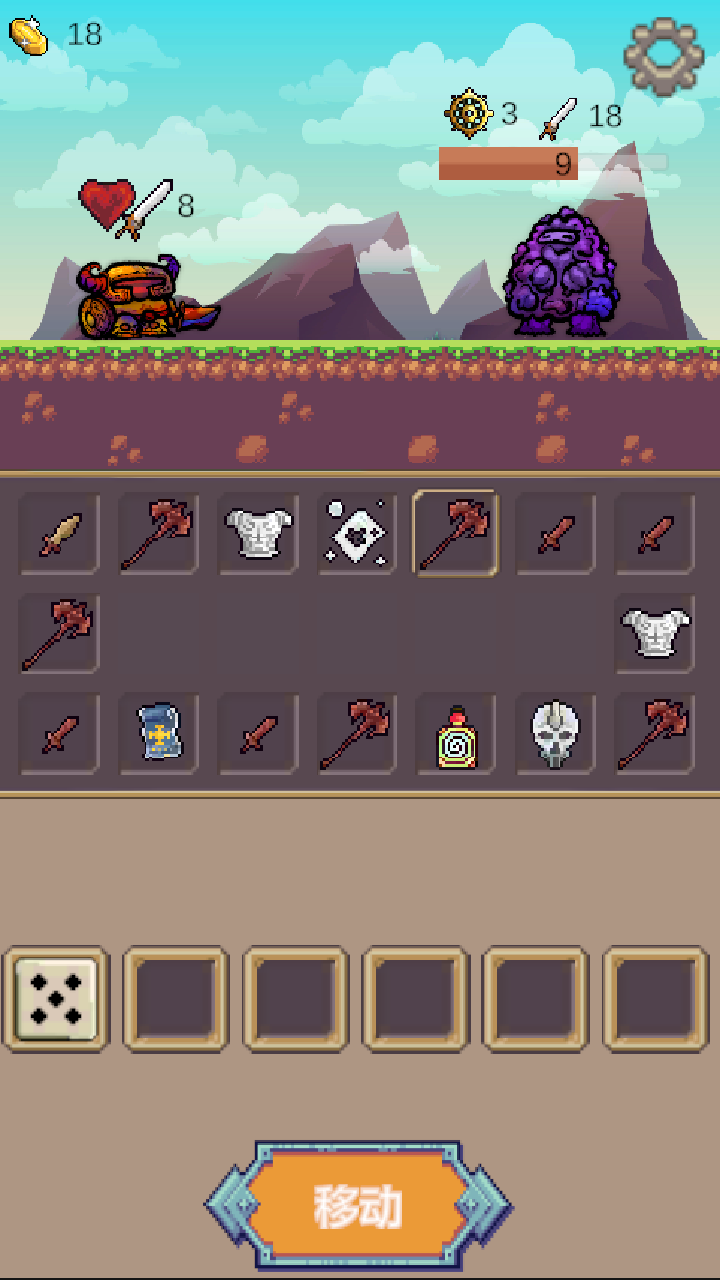This screenshot has width=720, height=1280.
Task: Select the five-pip dice
Action: [x=56, y=999]
